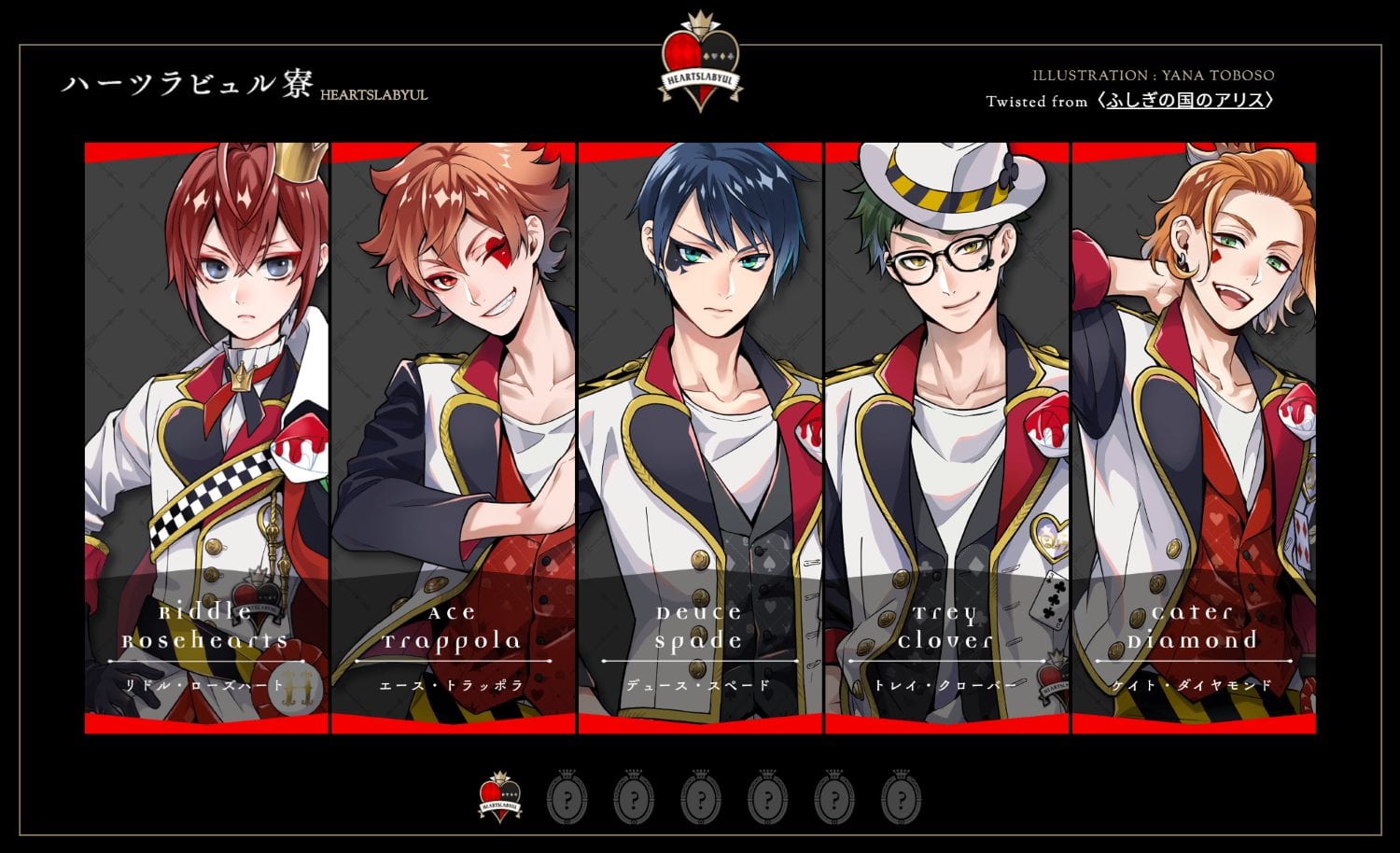
Task: Select the Riddle Rosehearts character card
Action: pos(206,438)
